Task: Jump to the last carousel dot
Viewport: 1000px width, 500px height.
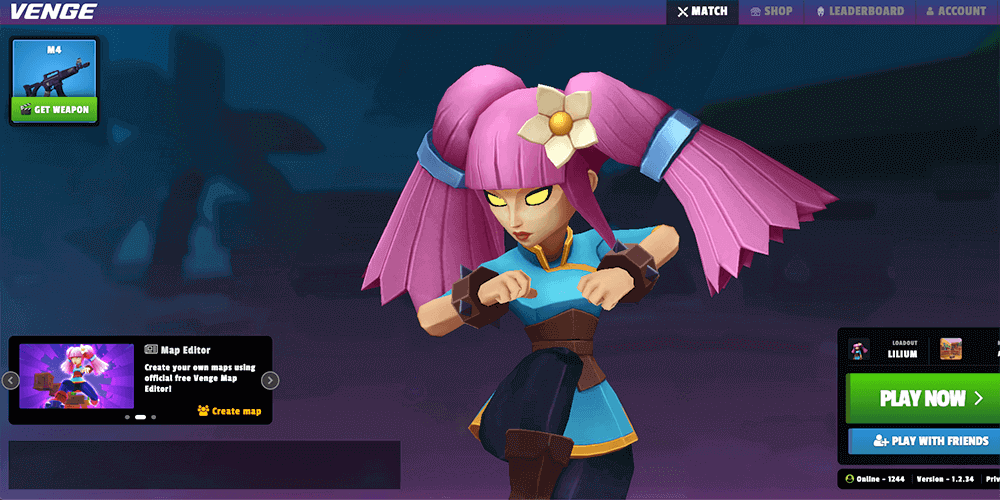Action: (x=153, y=417)
